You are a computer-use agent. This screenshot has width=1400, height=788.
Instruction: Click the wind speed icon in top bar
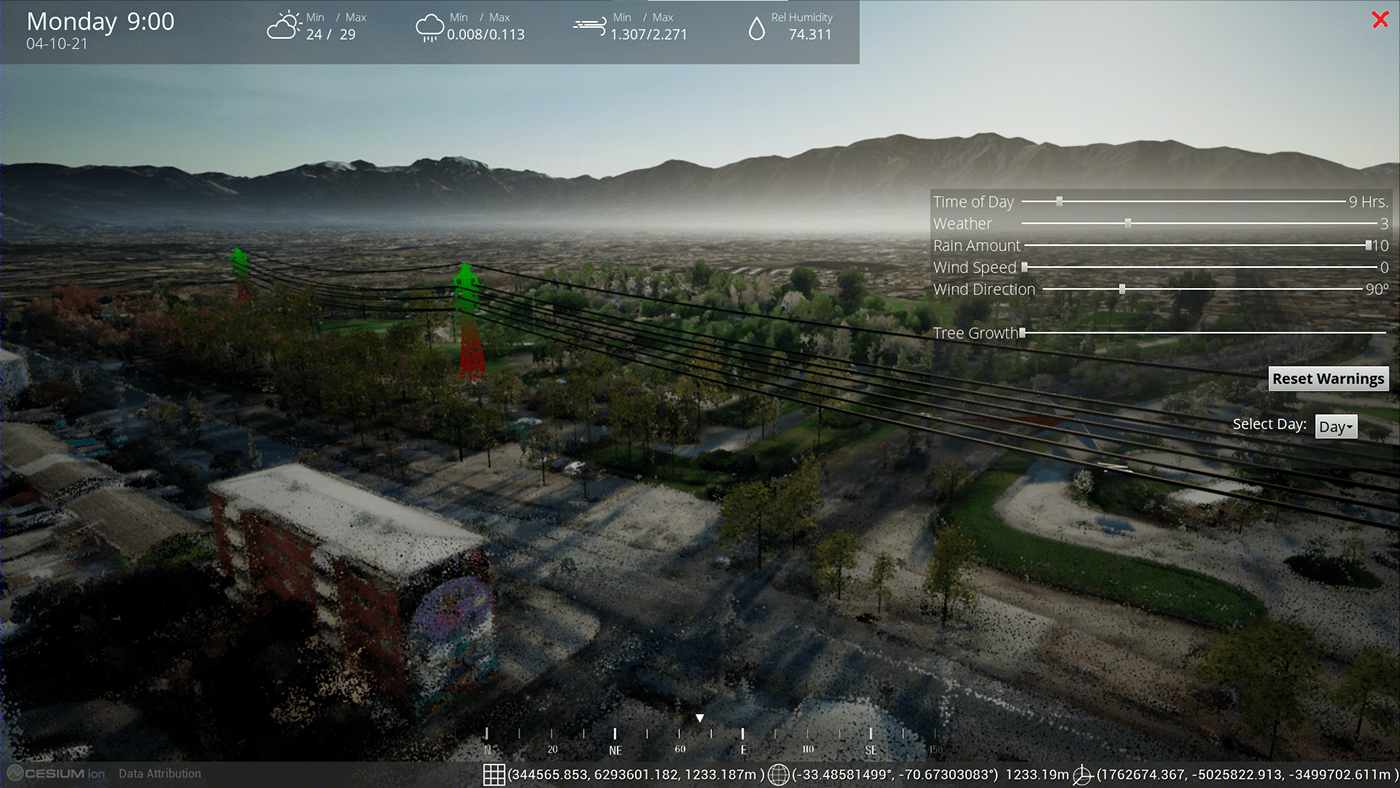click(x=589, y=25)
